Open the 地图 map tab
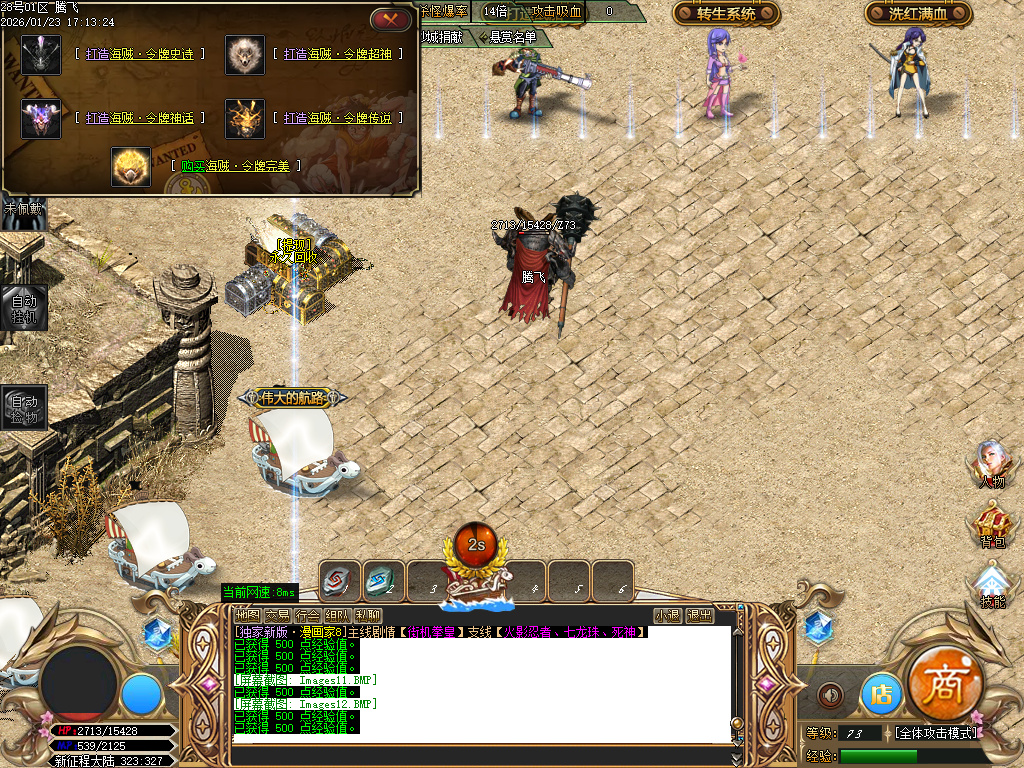 [246, 615]
